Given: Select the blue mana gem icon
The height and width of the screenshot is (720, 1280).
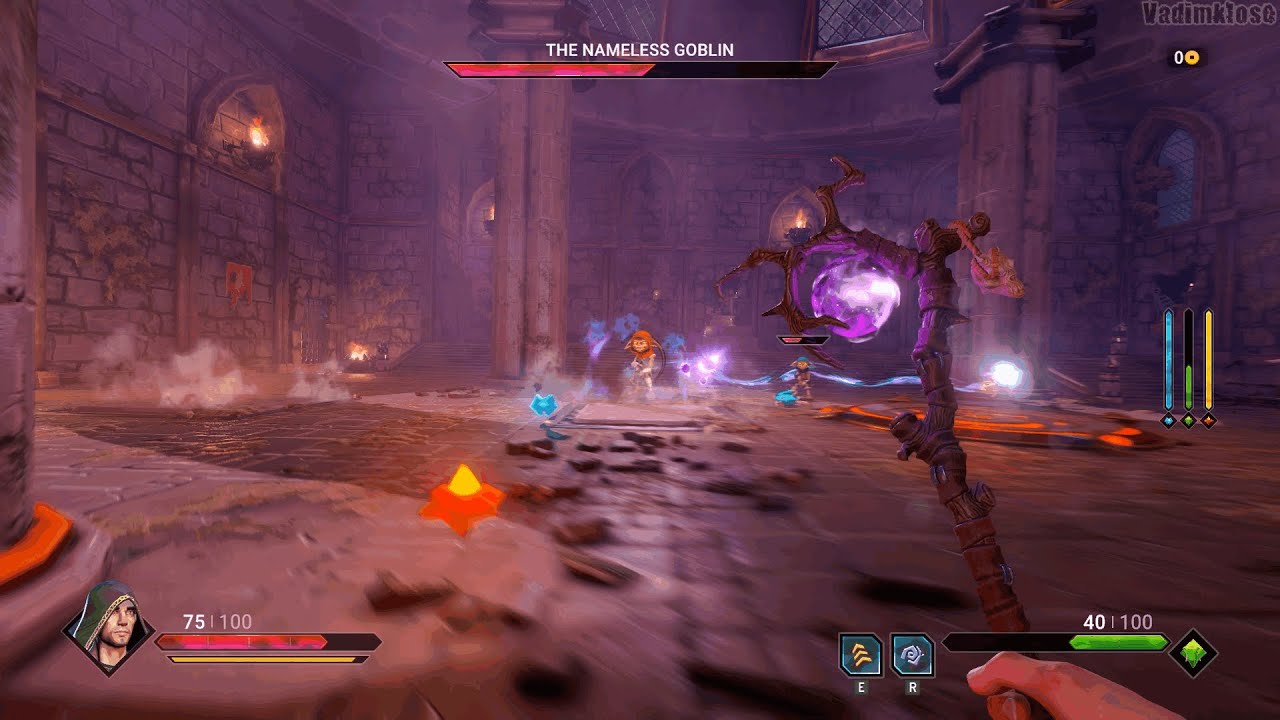Looking at the screenshot, I should (x=1168, y=421).
